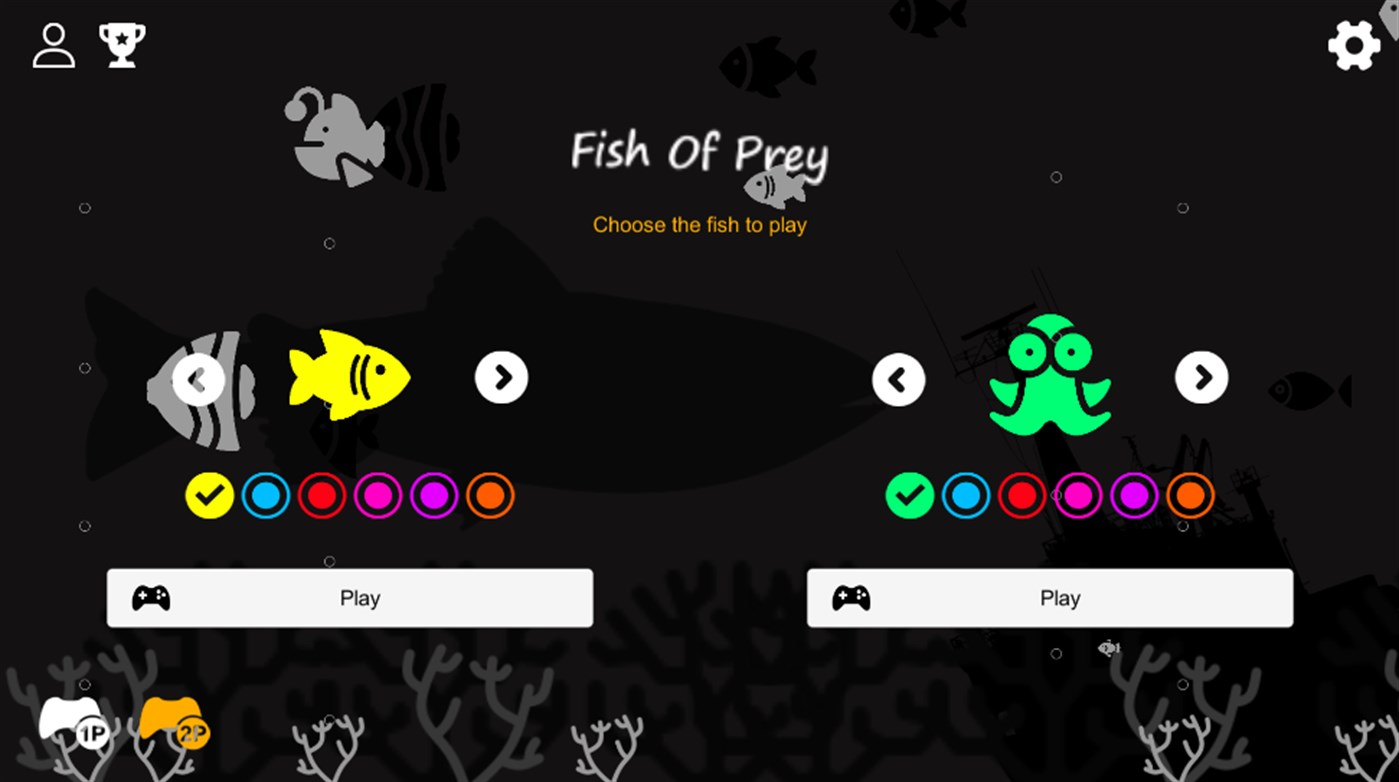Screen dimensions: 1399x782
Task: Click the gamepad icon on the left Play button
Action: coord(150,597)
